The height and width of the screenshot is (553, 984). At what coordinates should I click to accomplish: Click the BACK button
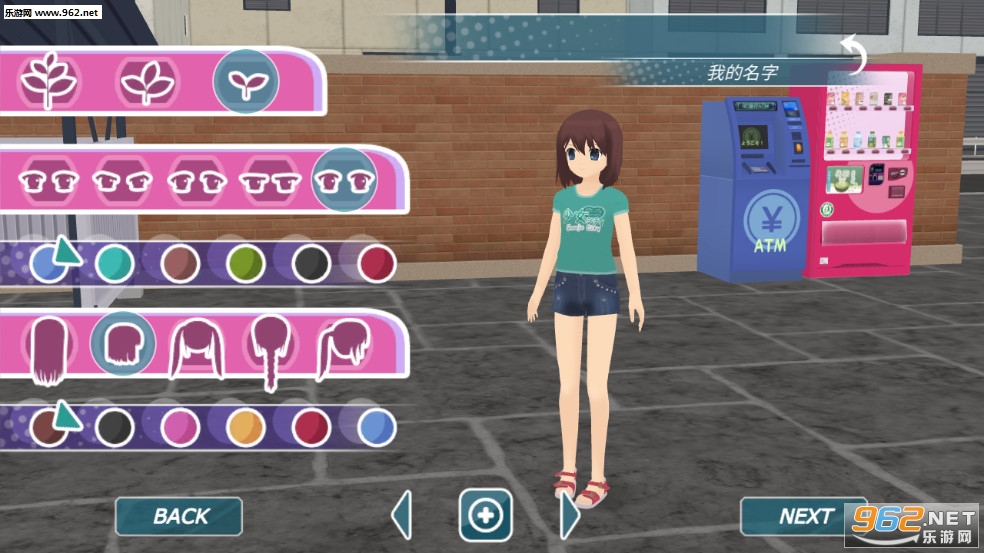[x=179, y=516]
